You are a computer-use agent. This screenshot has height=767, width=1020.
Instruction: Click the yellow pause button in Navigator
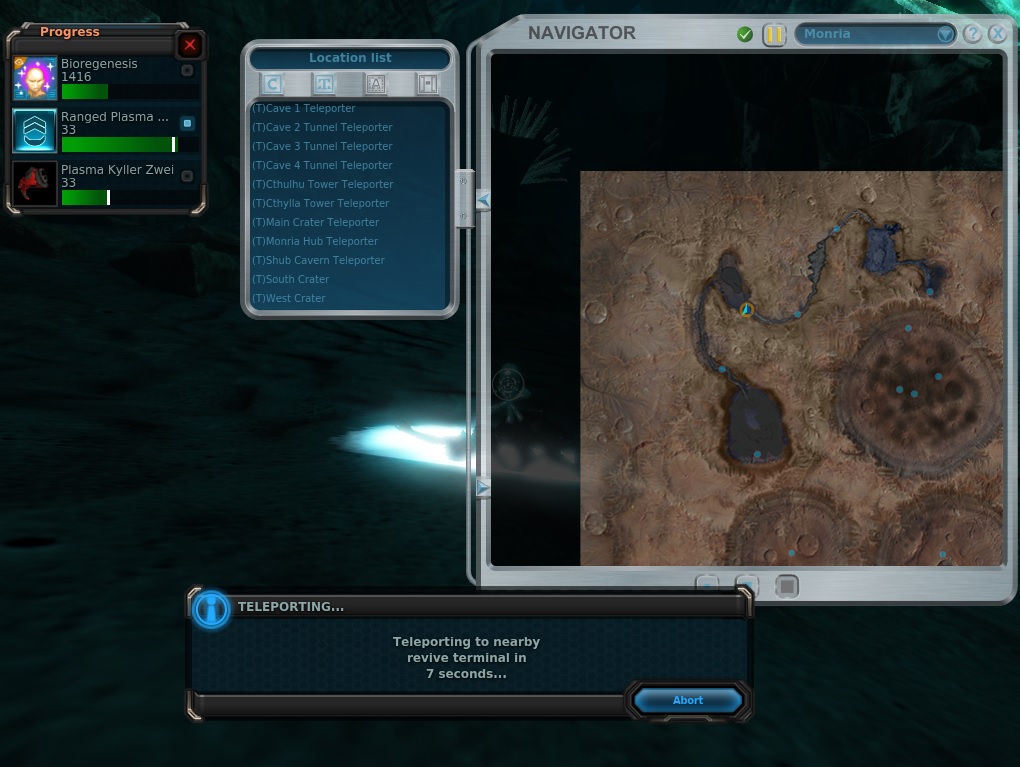point(774,35)
